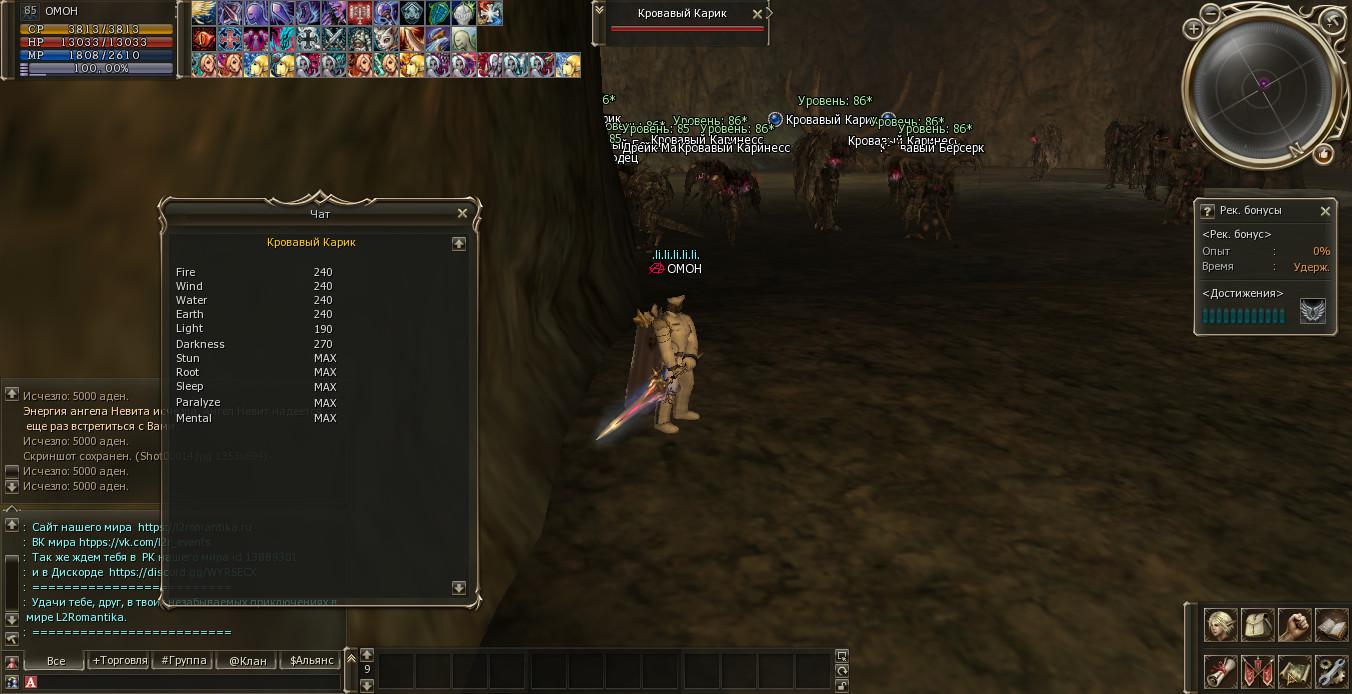1352x694 pixels.
Task: Open quests with the red-ribbon scroll icon
Action: click(x=1219, y=670)
